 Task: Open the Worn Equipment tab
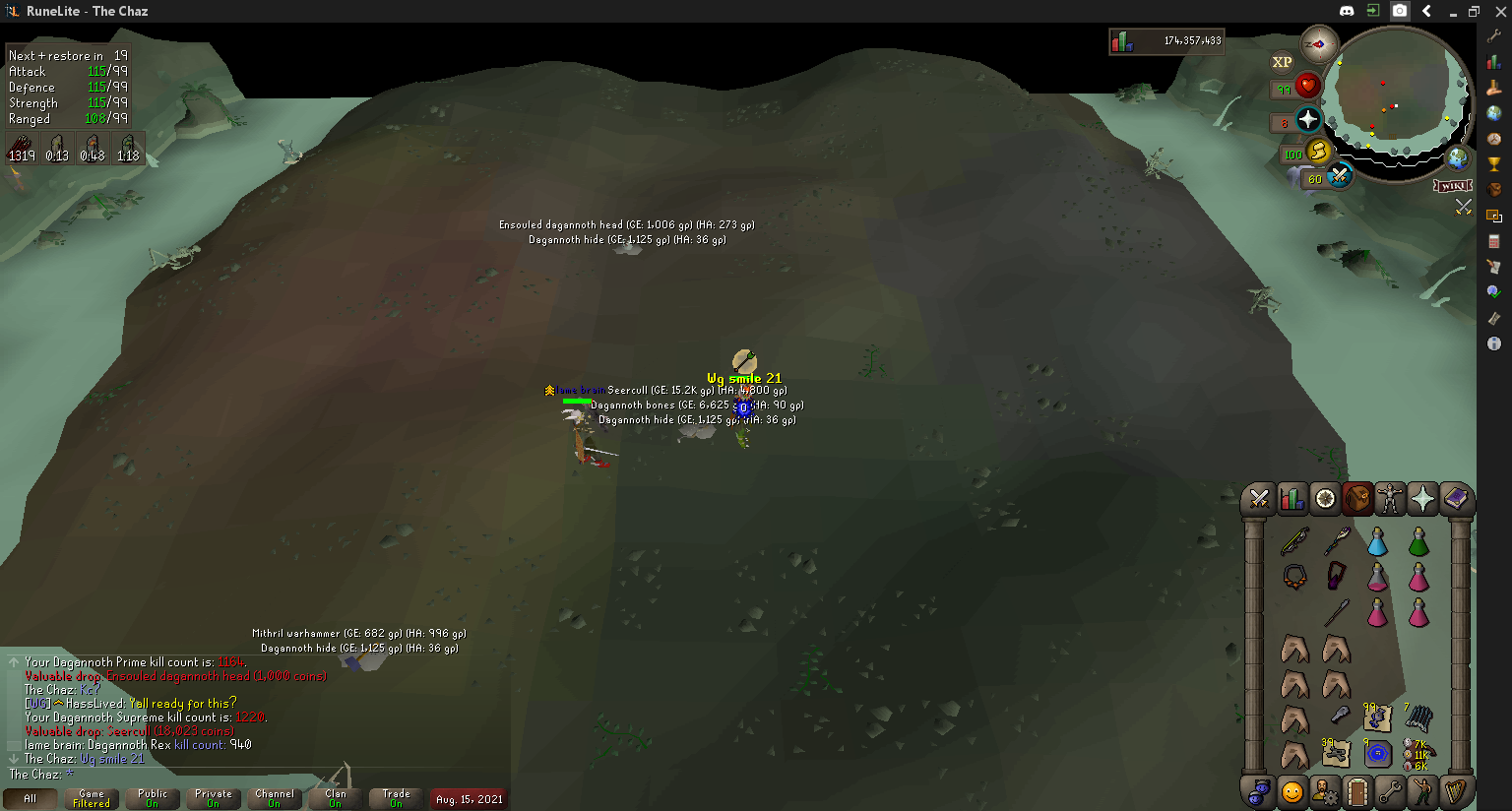pyautogui.click(x=1390, y=499)
